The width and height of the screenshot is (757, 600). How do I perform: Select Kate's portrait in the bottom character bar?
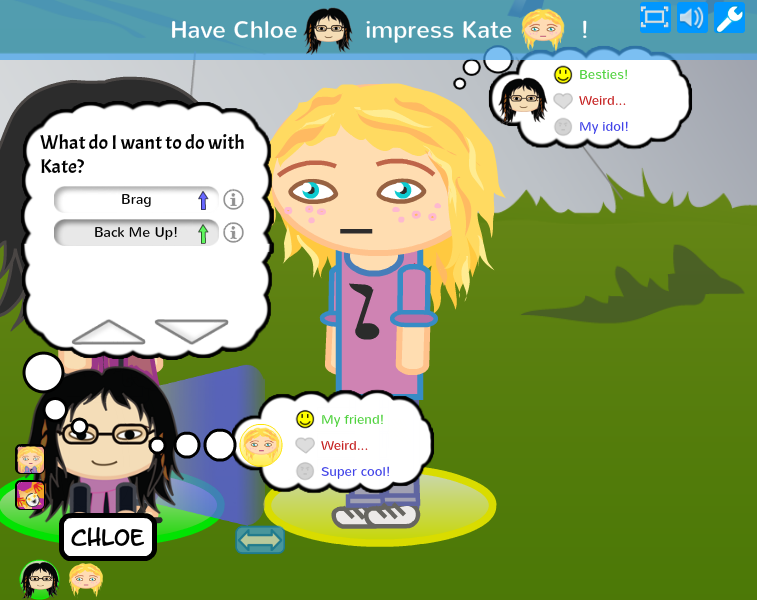click(85, 579)
